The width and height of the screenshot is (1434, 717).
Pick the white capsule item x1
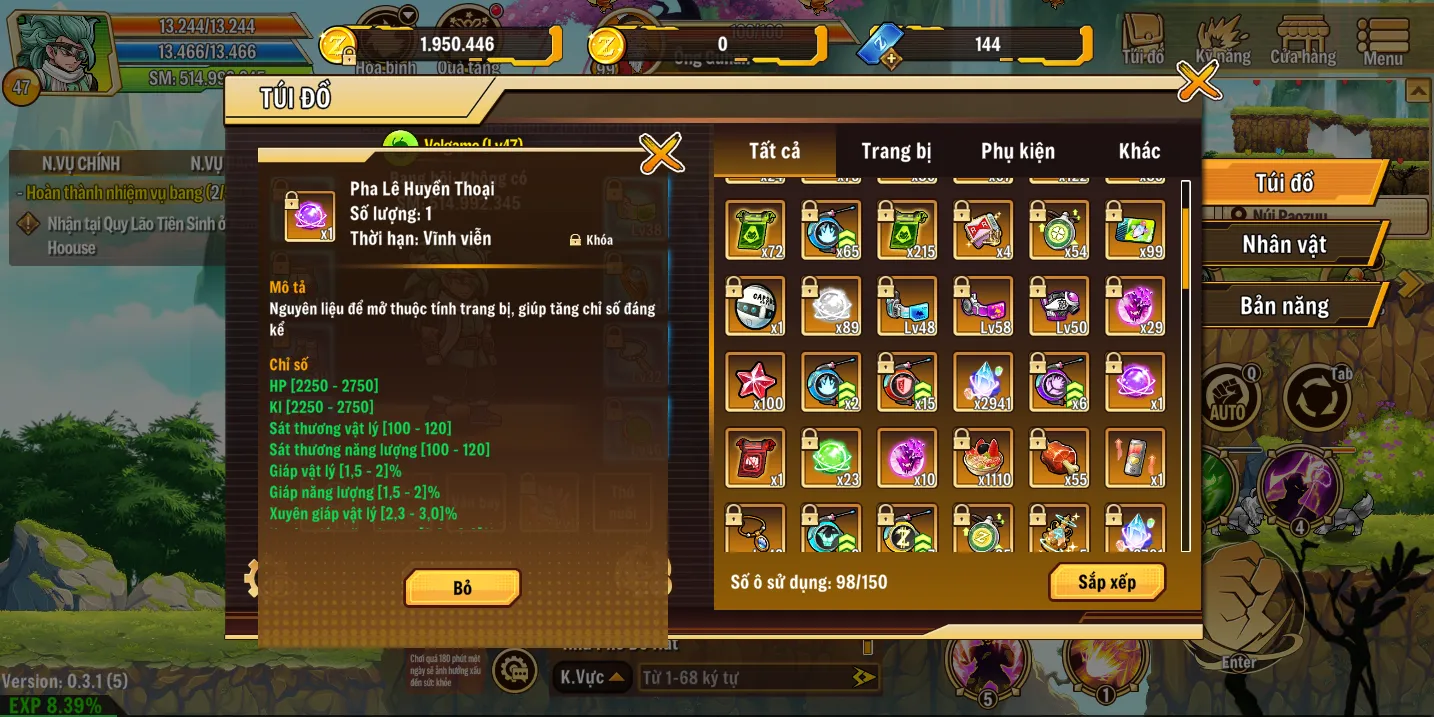756,306
